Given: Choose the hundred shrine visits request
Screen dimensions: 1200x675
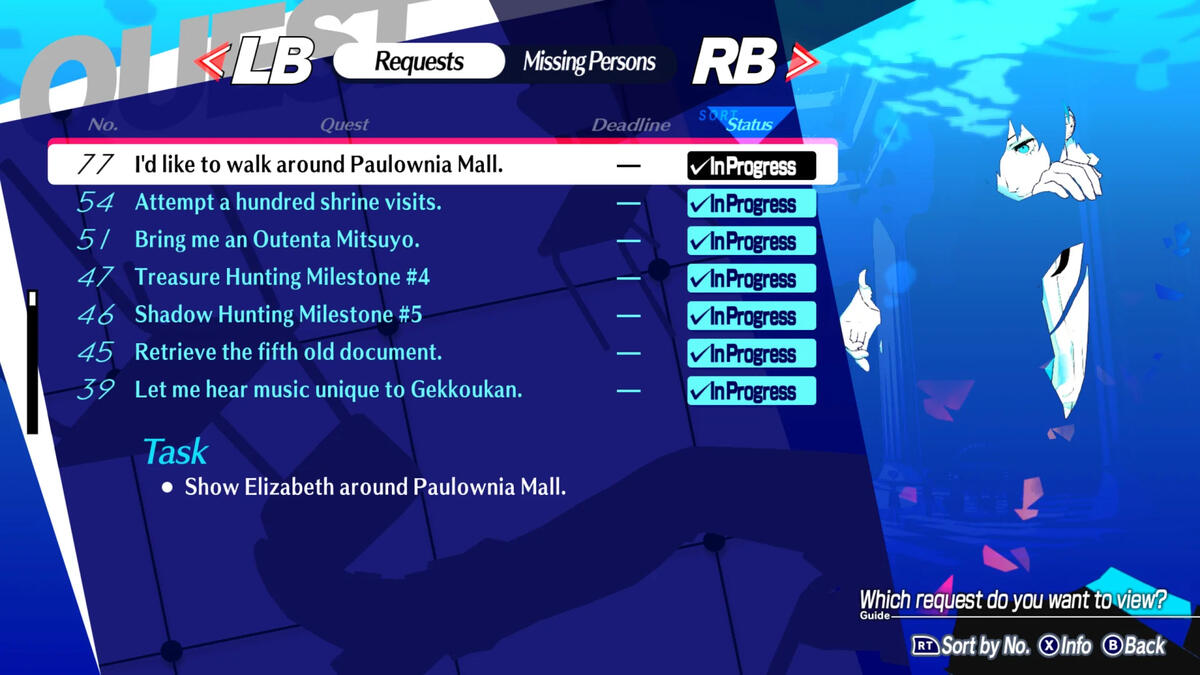Looking at the screenshot, I should [288, 202].
